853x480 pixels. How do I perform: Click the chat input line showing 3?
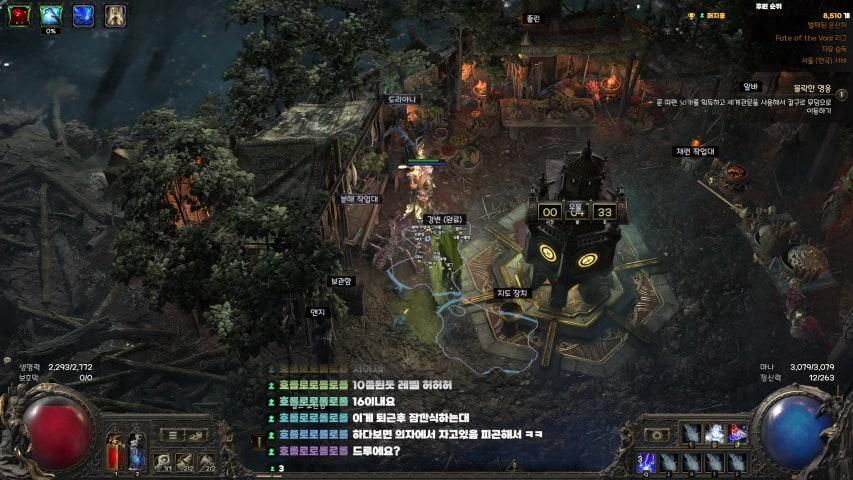point(281,468)
